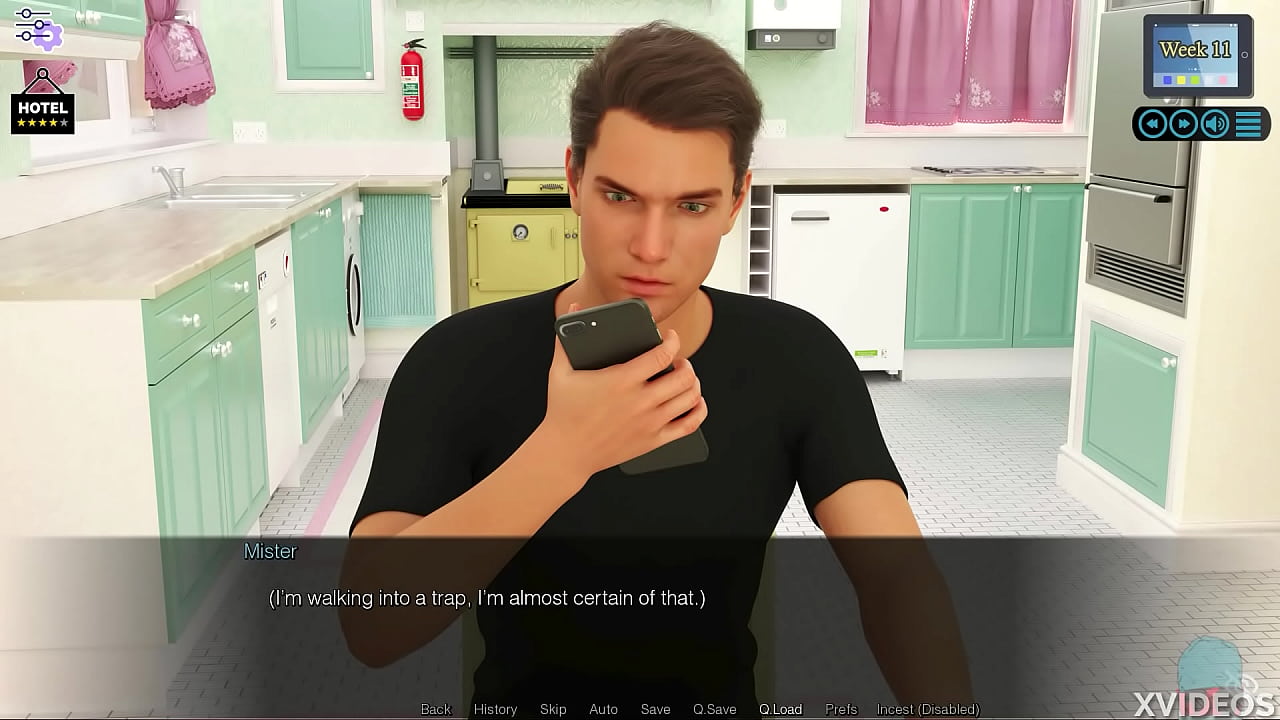Viewport: 1280px width, 720px height.
Task: Click Back to revisit previous dialogue
Action: 435,709
